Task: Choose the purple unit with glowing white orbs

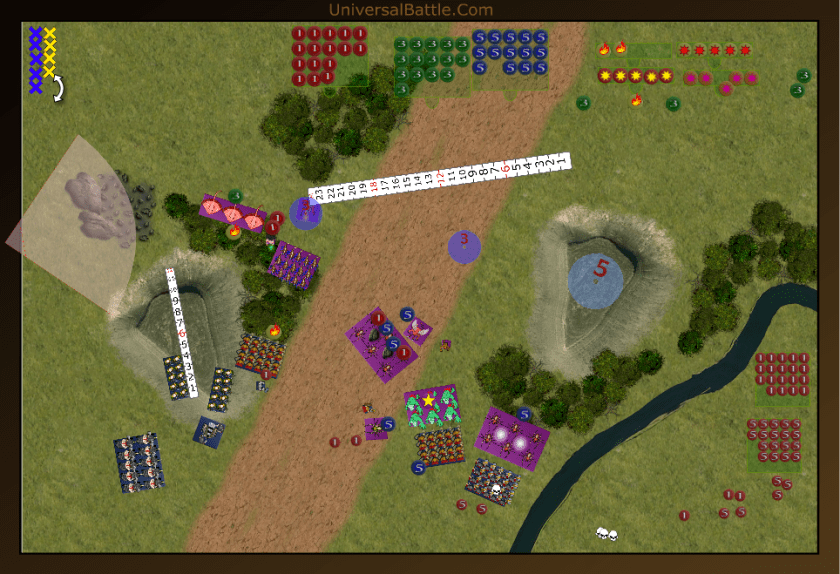Action: (x=512, y=438)
